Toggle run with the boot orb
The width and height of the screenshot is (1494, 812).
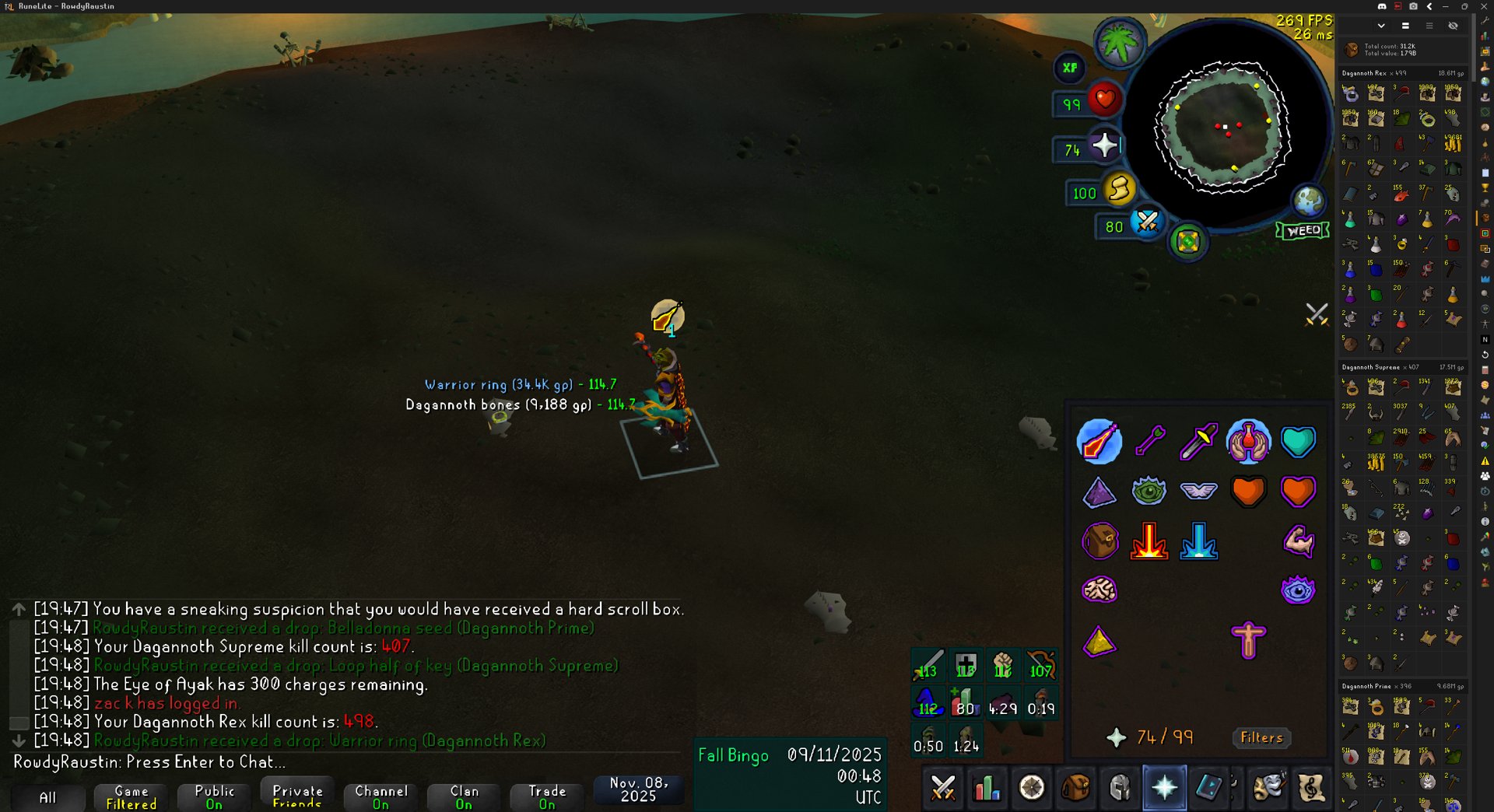(x=1119, y=189)
